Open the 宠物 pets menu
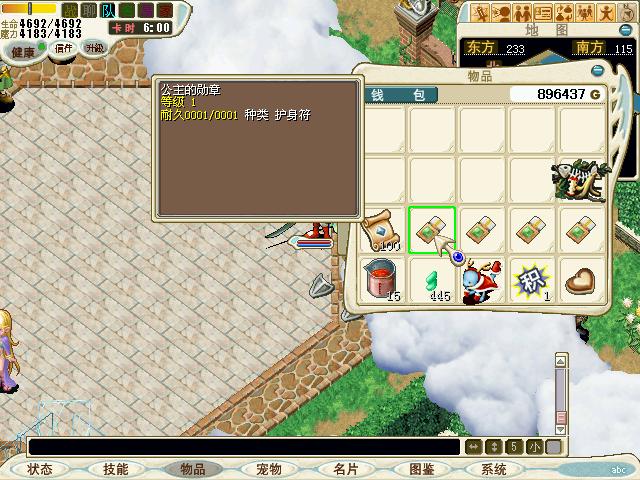Viewport: 640px width, 480px height. [x=268, y=468]
